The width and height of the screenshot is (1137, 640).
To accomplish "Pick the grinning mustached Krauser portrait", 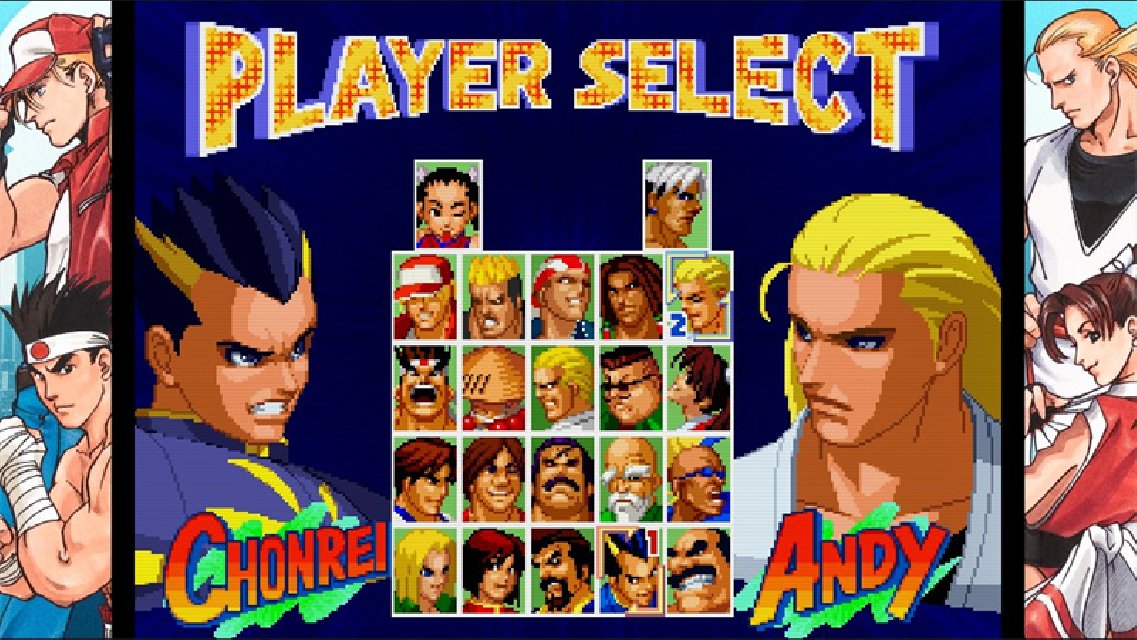I will tap(698, 570).
